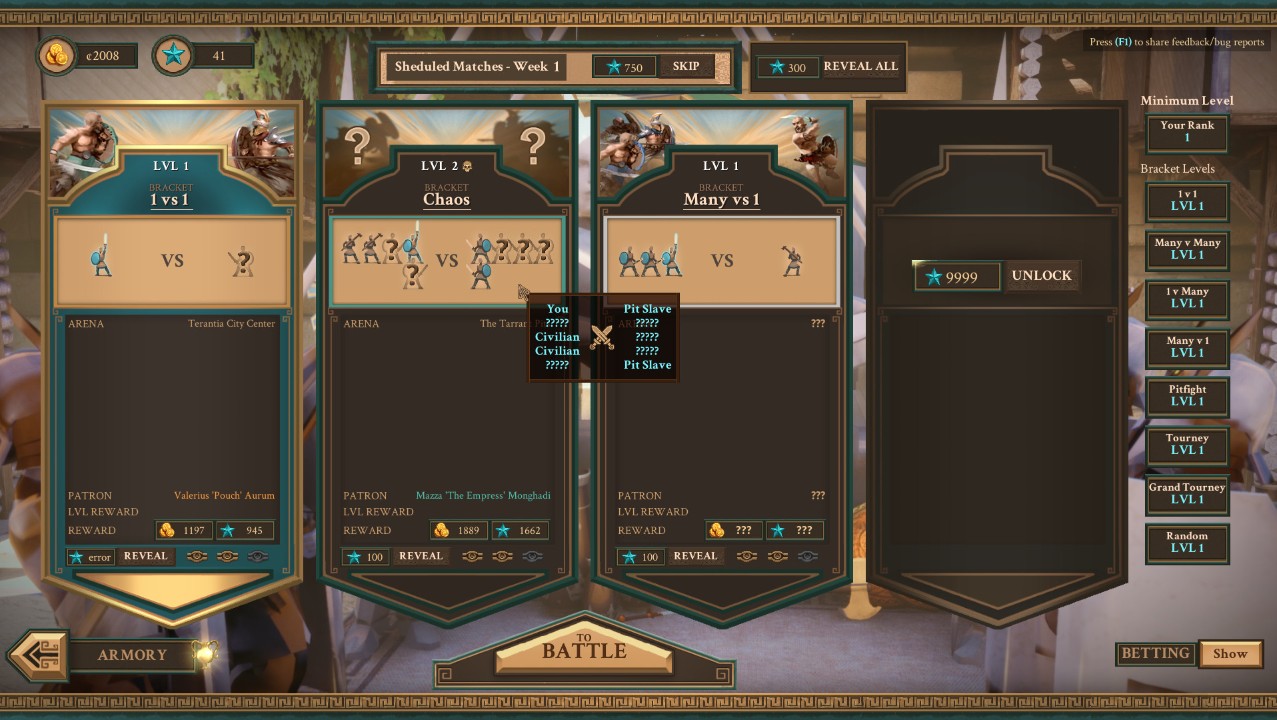Open the Grand Tourney bracket level

(1187, 494)
